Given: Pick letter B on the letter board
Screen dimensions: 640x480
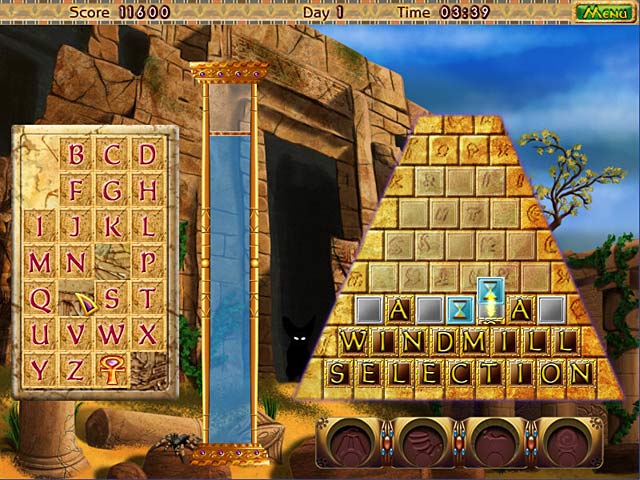Looking at the screenshot, I should pyautogui.click(x=75, y=155).
